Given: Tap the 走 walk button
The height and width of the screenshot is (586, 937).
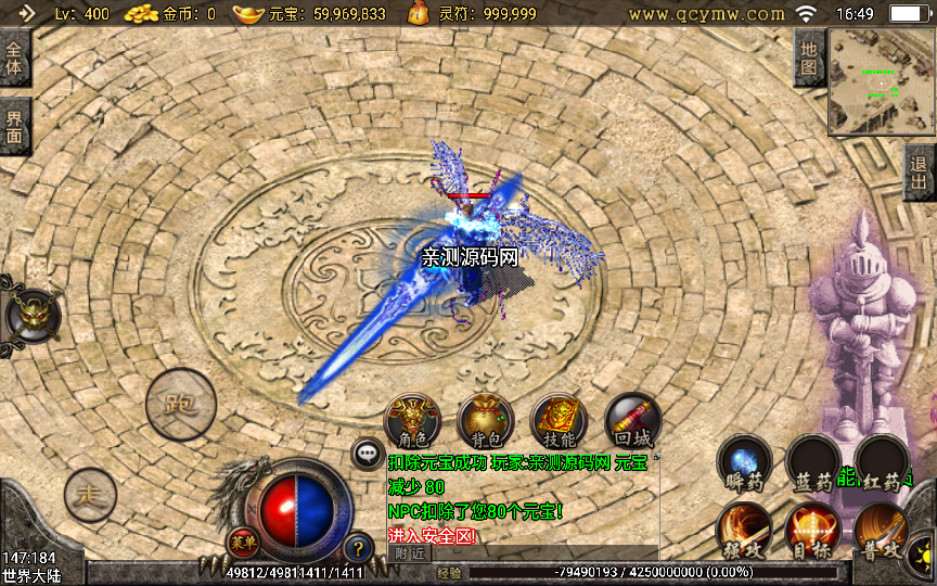Looking at the screenshot, I should (90, 492).
